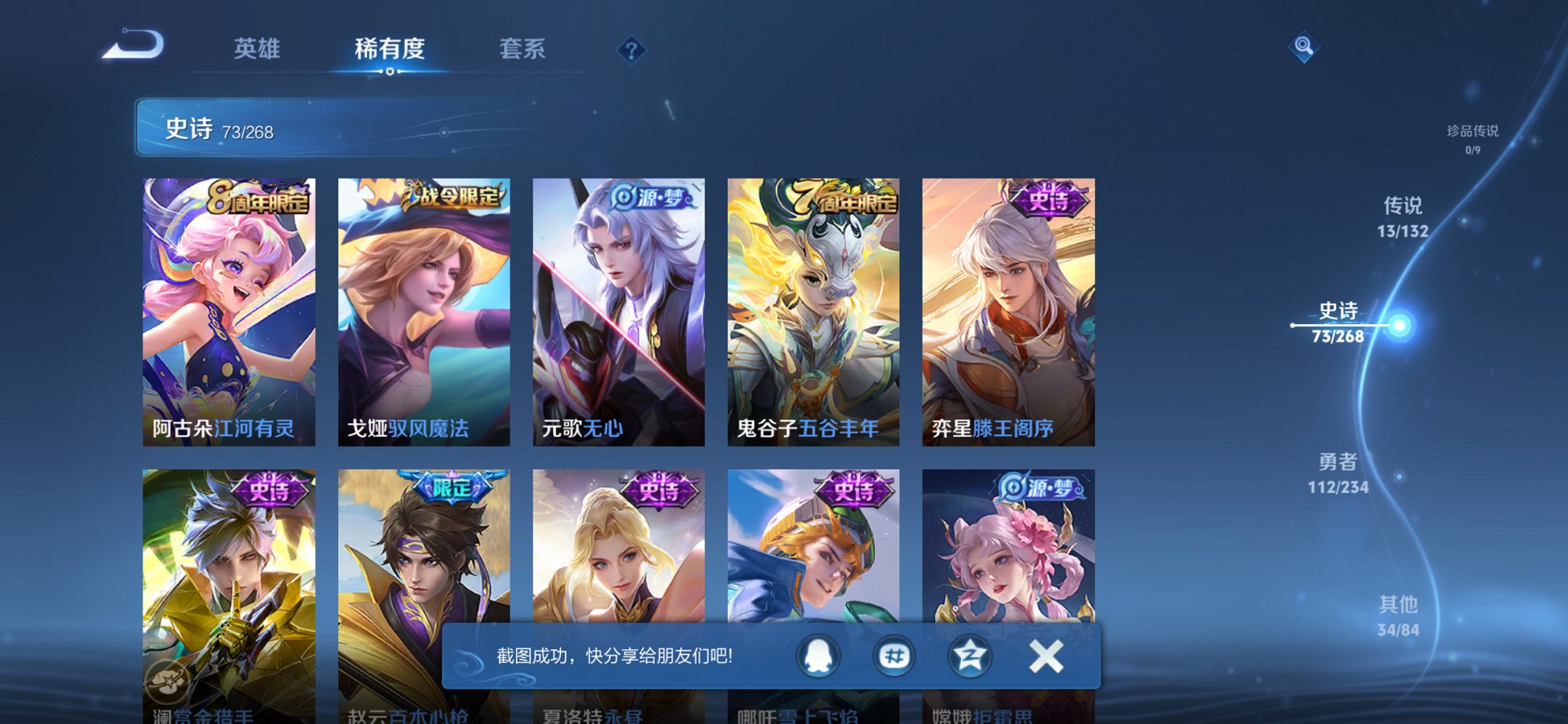Image resolution: width=1568 pixels, height=724 pixels.
Task: Switch to the 英雄 tab
Action: (x=259, y=49)
